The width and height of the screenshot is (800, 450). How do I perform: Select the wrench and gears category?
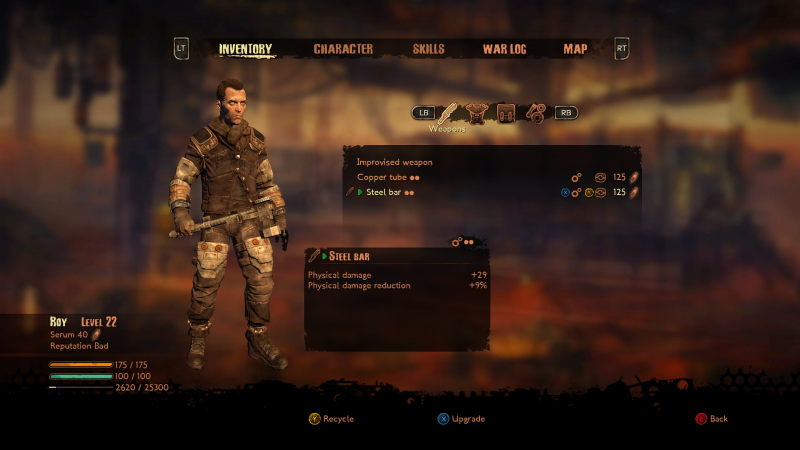(x=535, y=113)
